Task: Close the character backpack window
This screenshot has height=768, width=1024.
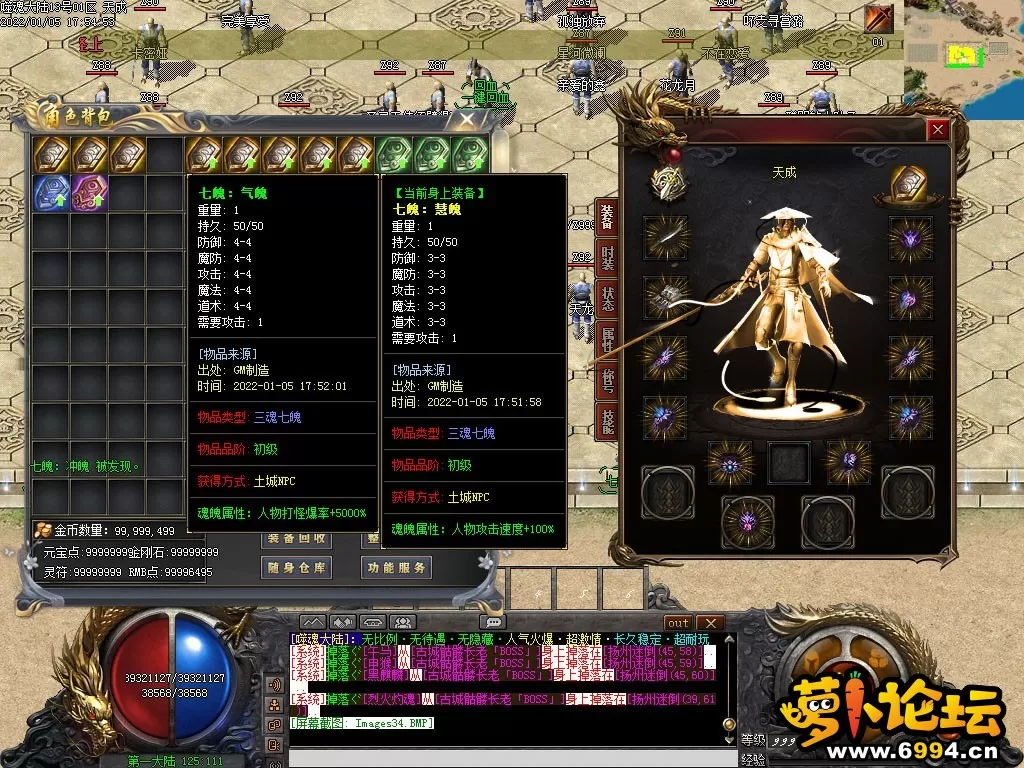Action: tap(466, 120)
